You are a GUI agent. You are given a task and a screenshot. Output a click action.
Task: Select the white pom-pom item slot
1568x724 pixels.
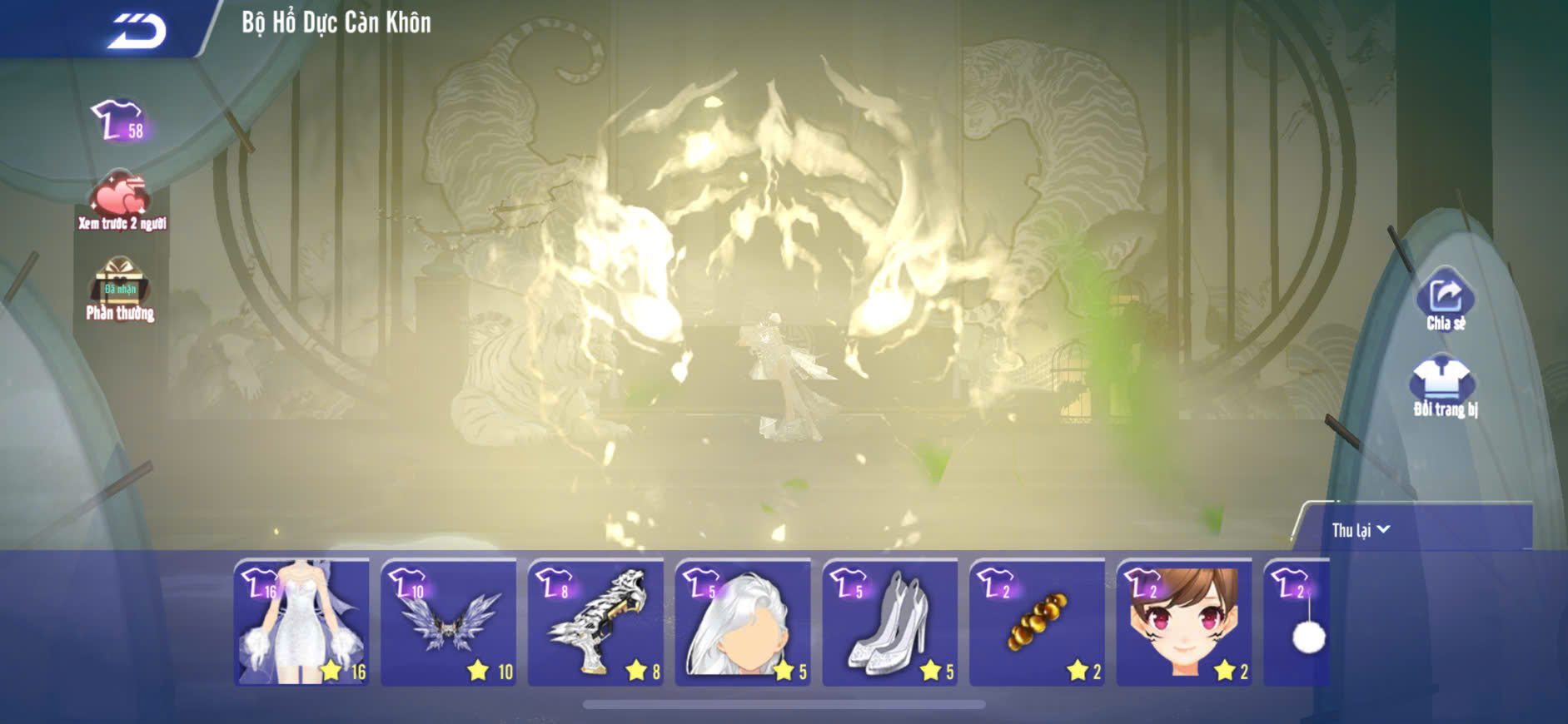(1297, 622)
